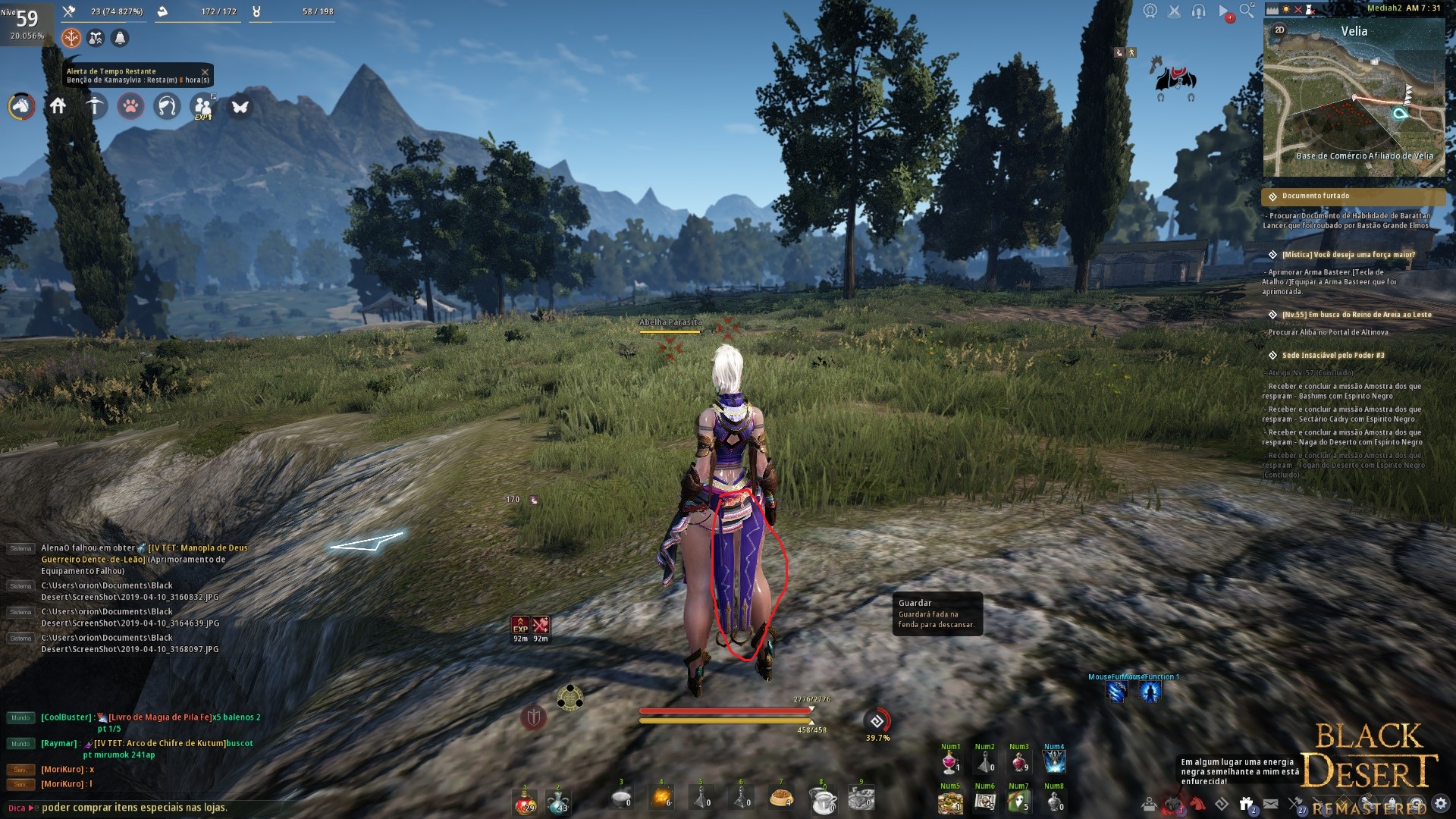Use the blue flask in hotbar slot 2
The width and height of the screenshot is (1456, 819).
click(559, 802)
